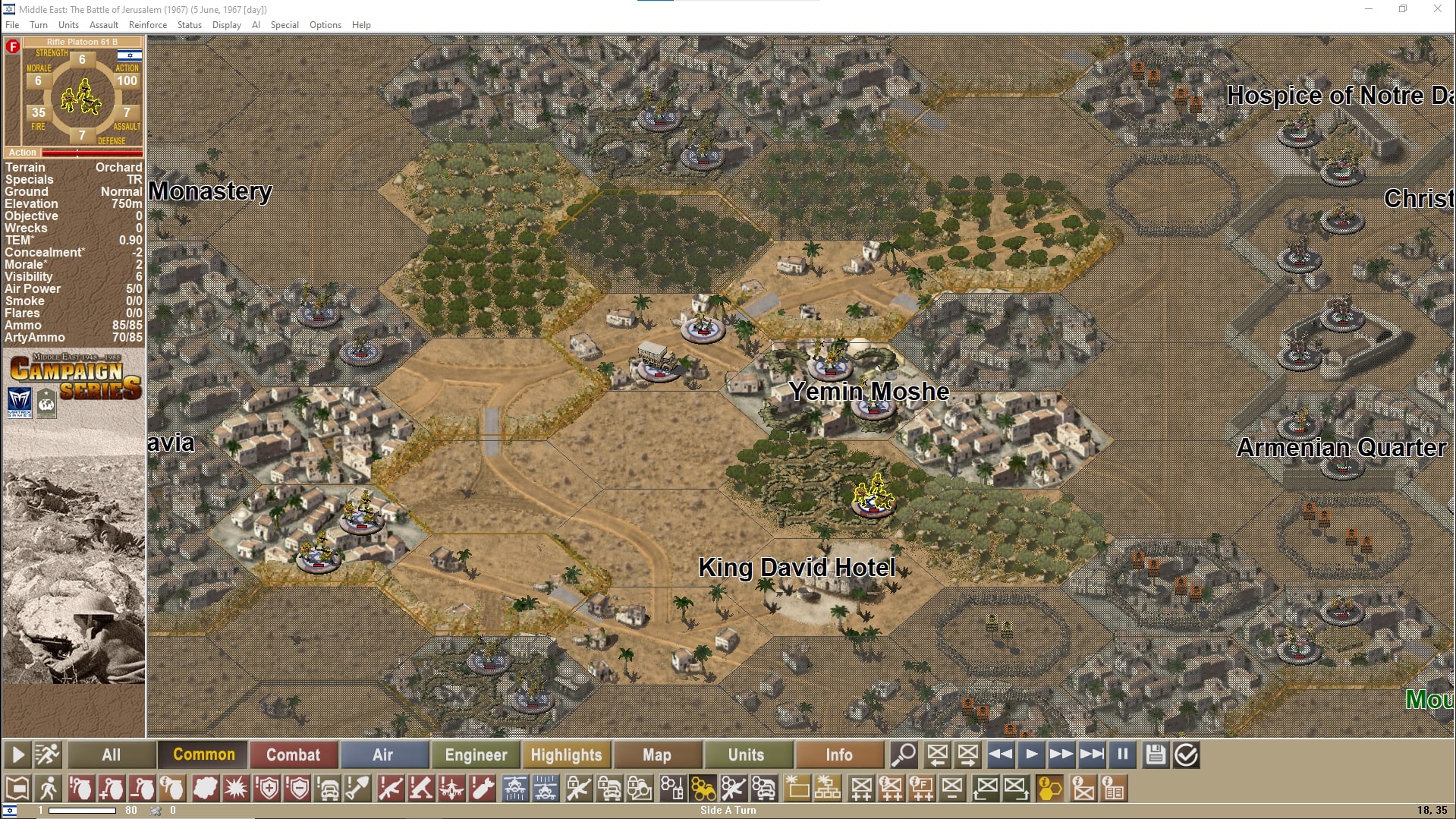The image size is (1456, 819).
Task: Open the Highlights toolbar tab
Action: 566,754
